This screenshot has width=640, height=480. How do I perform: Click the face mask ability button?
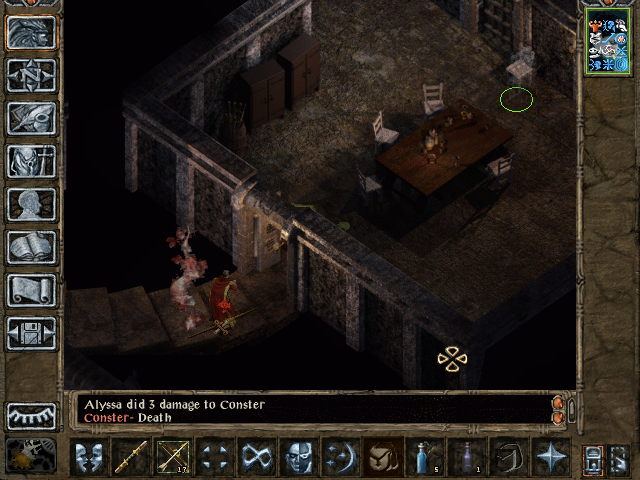(299, 457)
